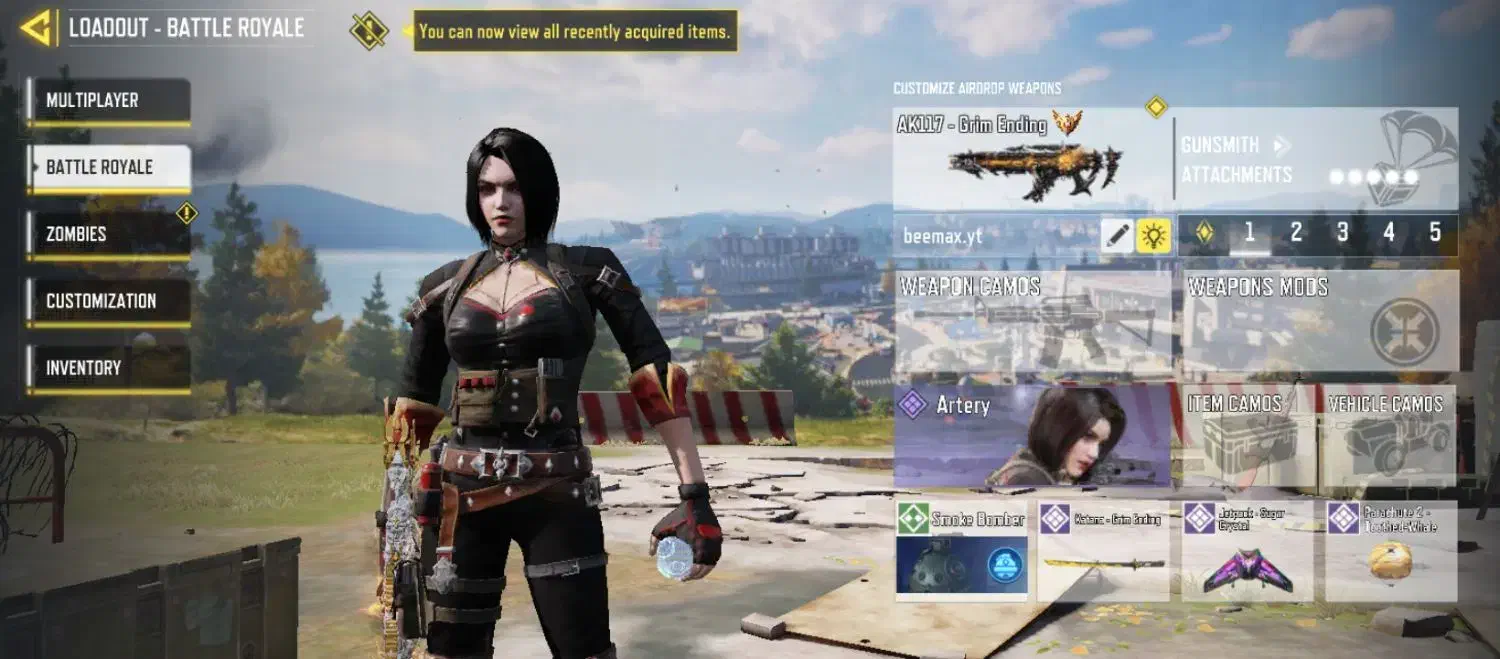Choose loadout slot 5

[1435, 233]
